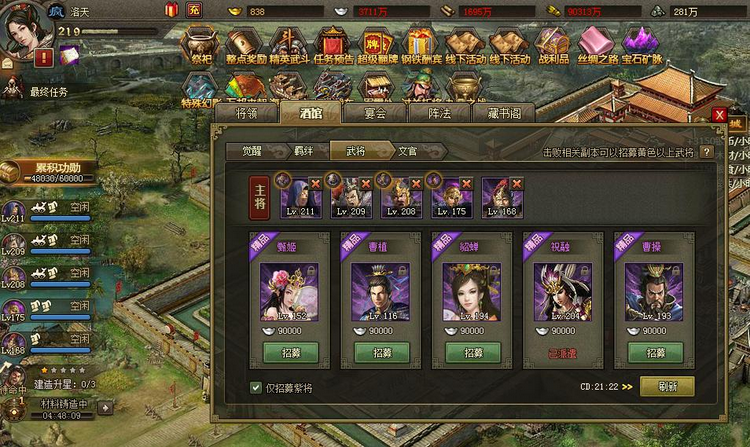Switch to the 藏书阁 tab
Screen dimensions: 750x447
tap(505, 113)
